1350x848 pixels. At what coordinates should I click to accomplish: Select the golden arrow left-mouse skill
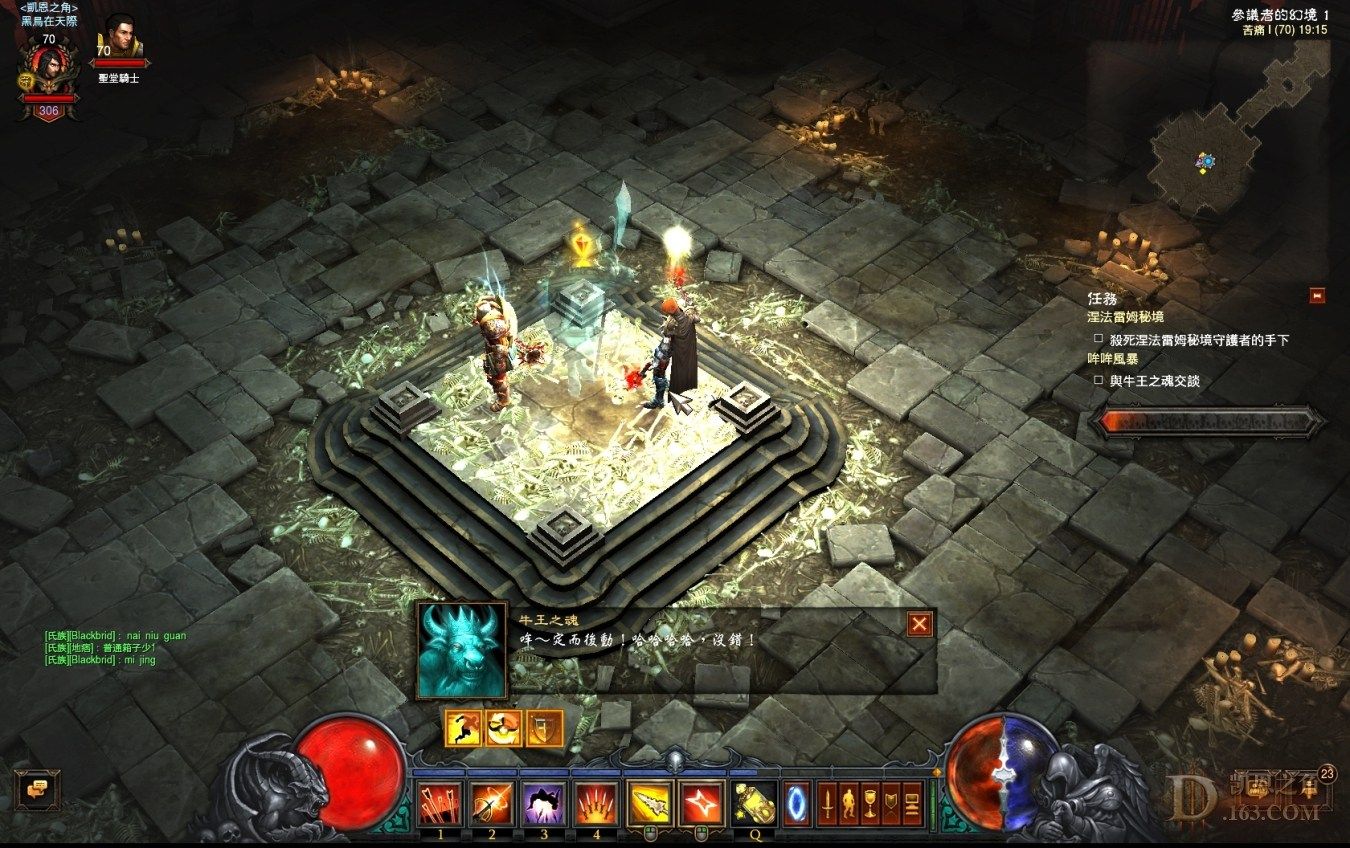click(649, 803)
